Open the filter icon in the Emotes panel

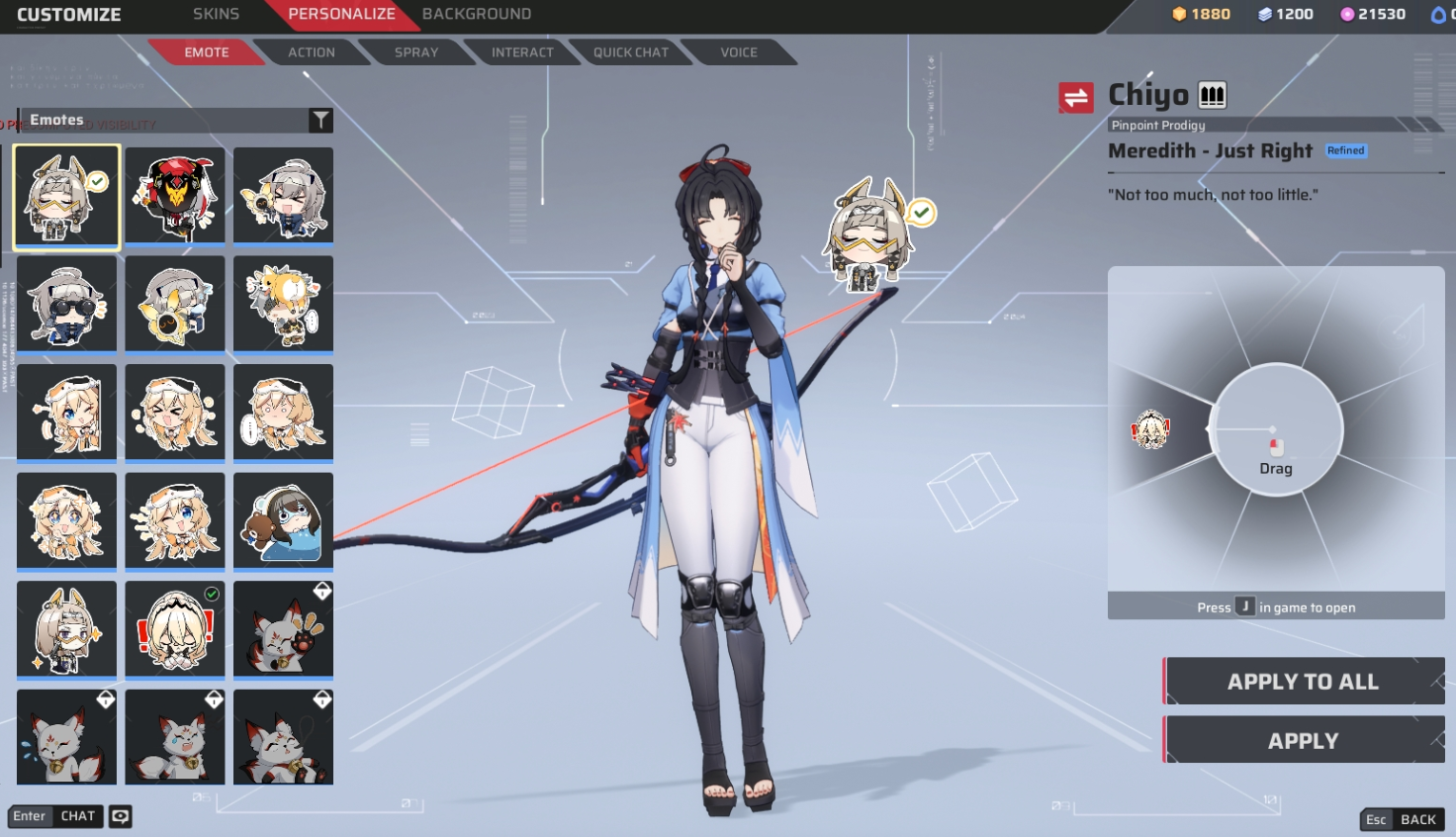tap(320, 119)
